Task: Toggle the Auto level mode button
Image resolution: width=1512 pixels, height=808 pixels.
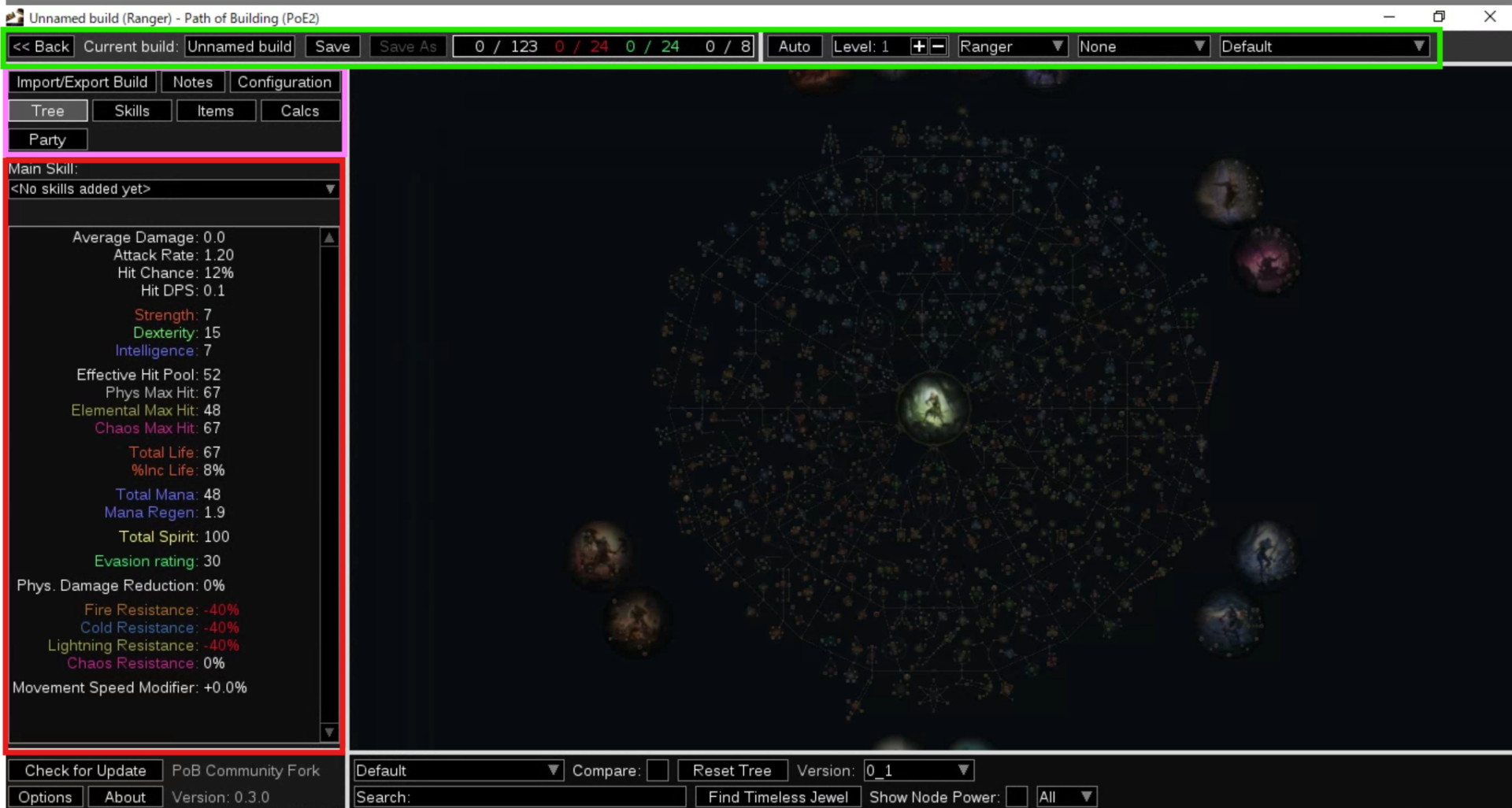Action: point(794,46)
